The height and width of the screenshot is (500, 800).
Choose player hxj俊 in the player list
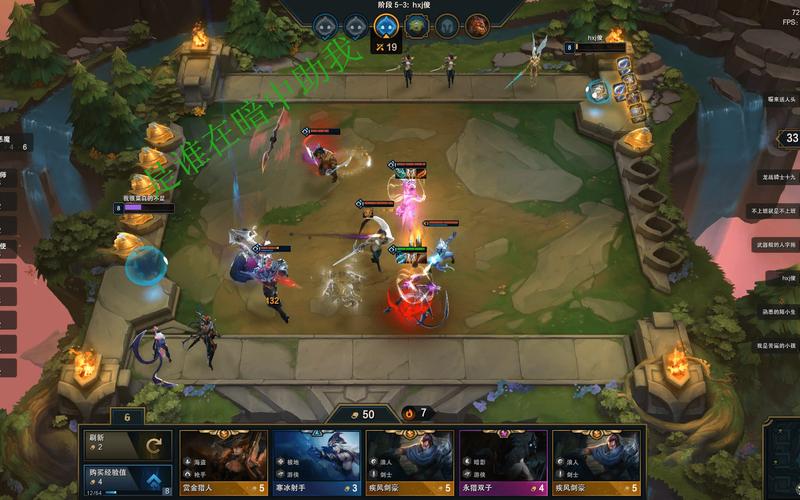tap(788, 277)
